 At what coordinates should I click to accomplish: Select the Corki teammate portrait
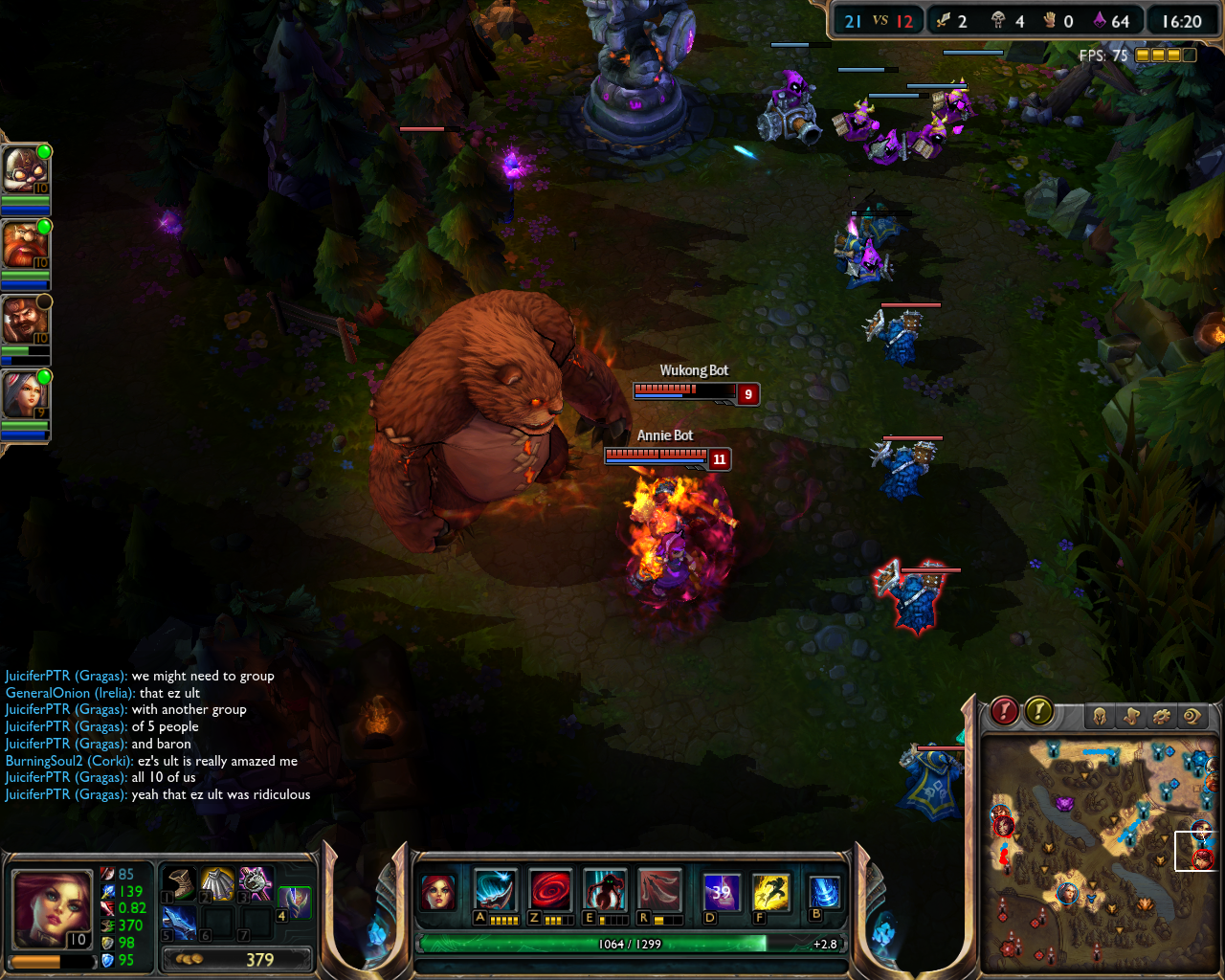[x=23, y=169]
